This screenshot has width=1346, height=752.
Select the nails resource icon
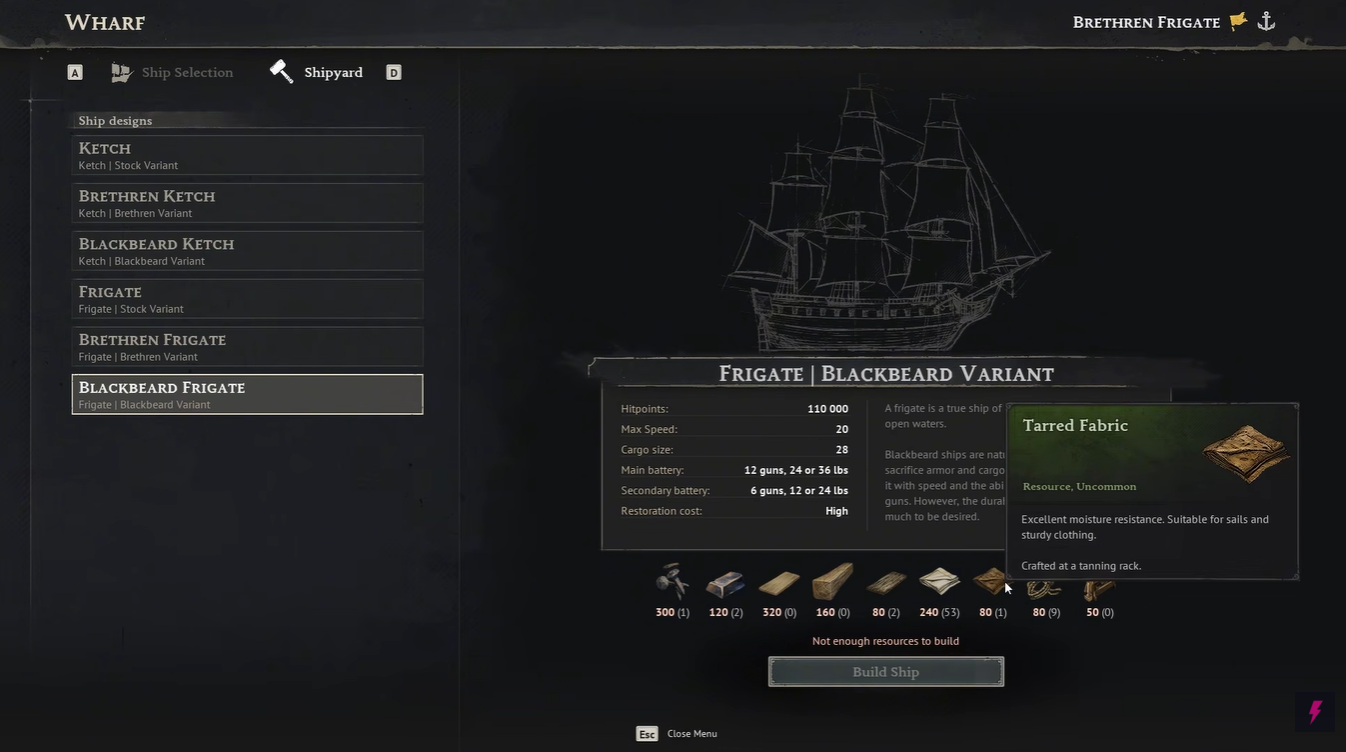[x=671, y=582]
